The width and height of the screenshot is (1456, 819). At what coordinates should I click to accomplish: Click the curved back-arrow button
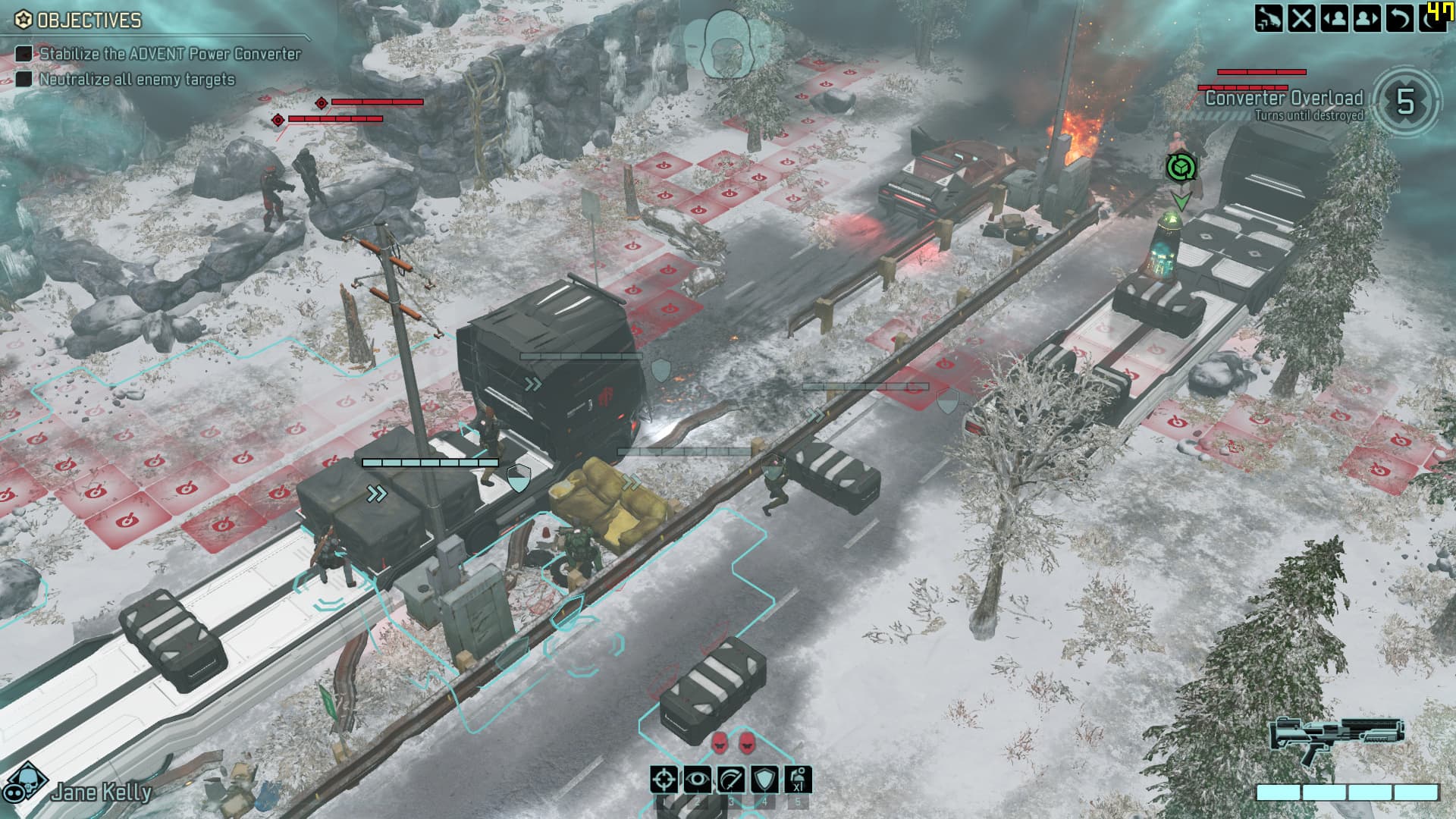coord(1400,17)
